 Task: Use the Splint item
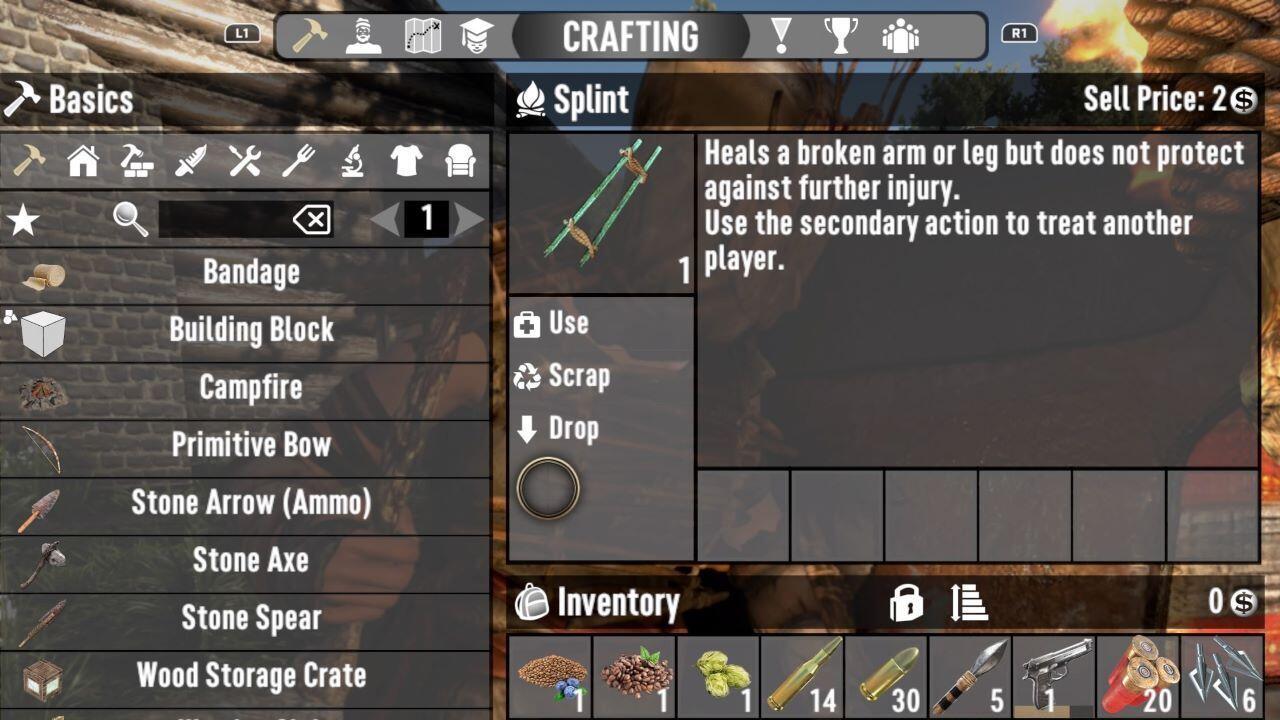point(566,323)
